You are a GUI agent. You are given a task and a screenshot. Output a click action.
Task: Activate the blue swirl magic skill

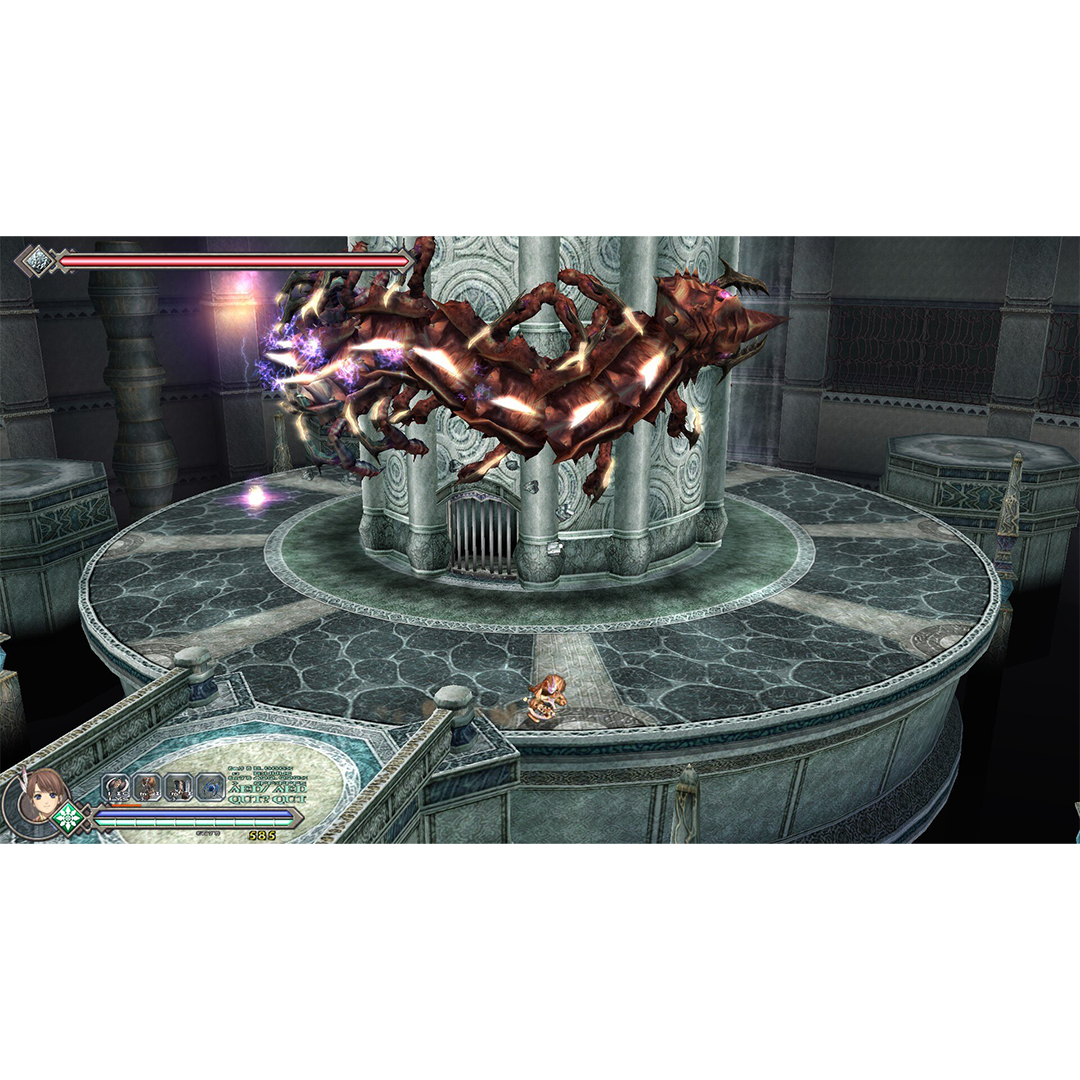point(210,787)
